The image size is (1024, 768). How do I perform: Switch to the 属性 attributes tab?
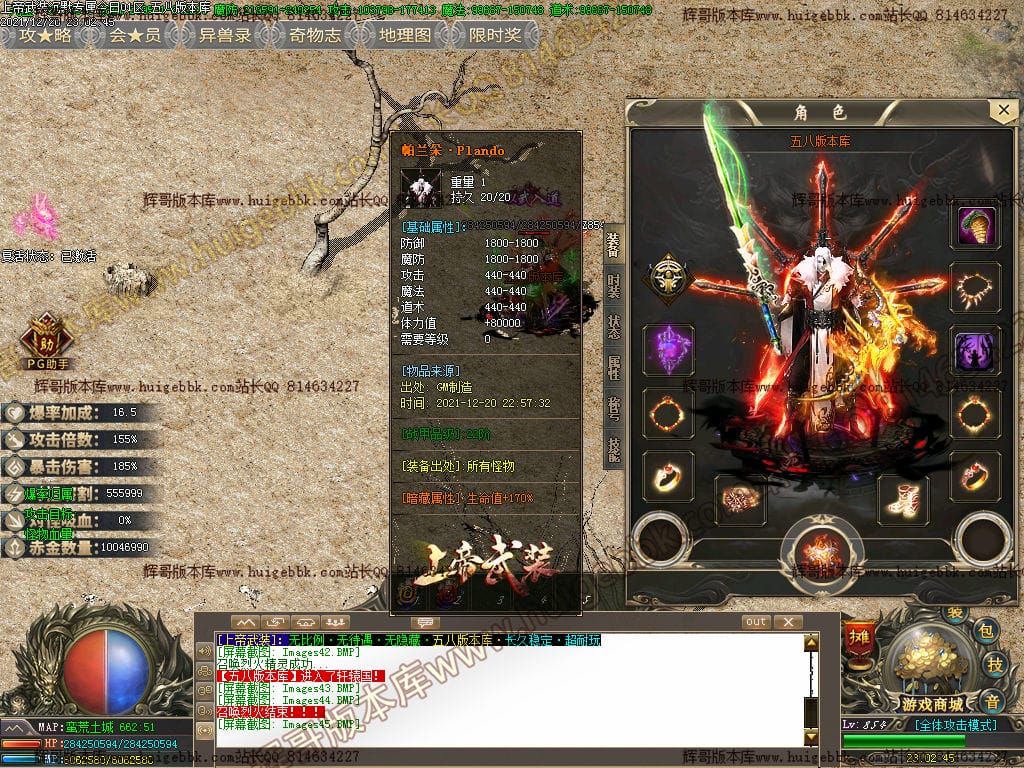(613, 368)
